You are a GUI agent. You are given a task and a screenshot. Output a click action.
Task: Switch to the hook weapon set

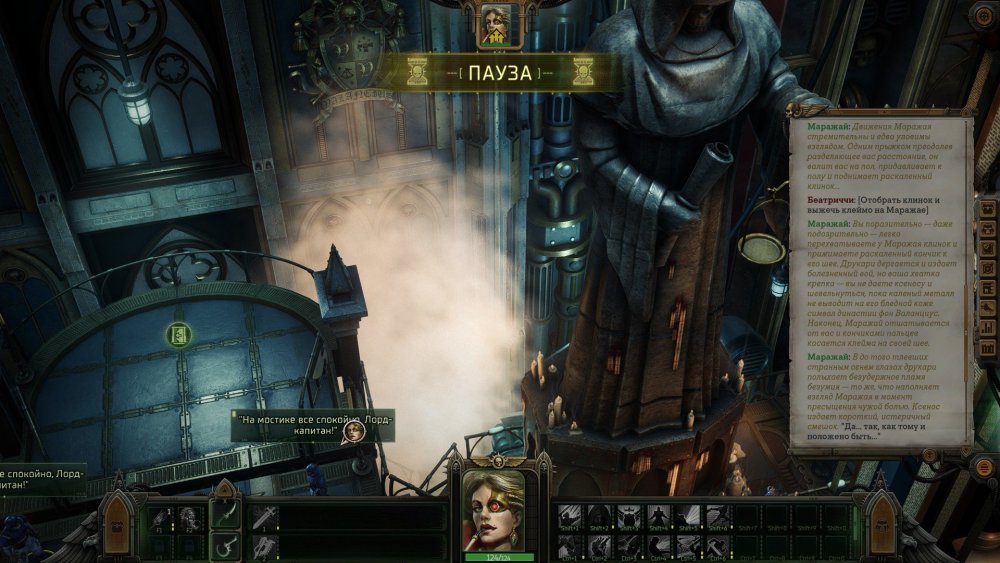tap(225, 547)
